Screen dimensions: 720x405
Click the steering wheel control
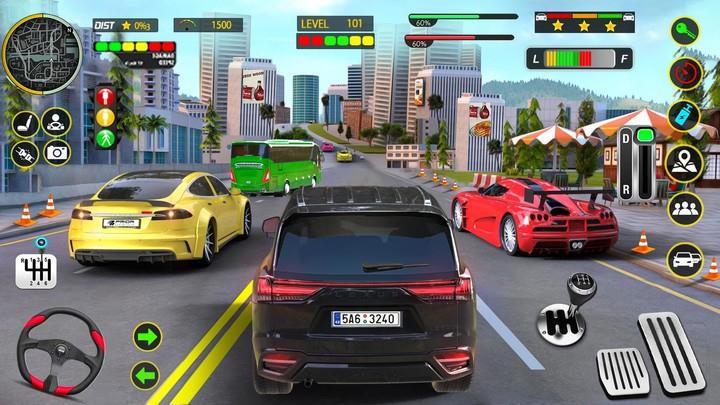tap(62, 351)
